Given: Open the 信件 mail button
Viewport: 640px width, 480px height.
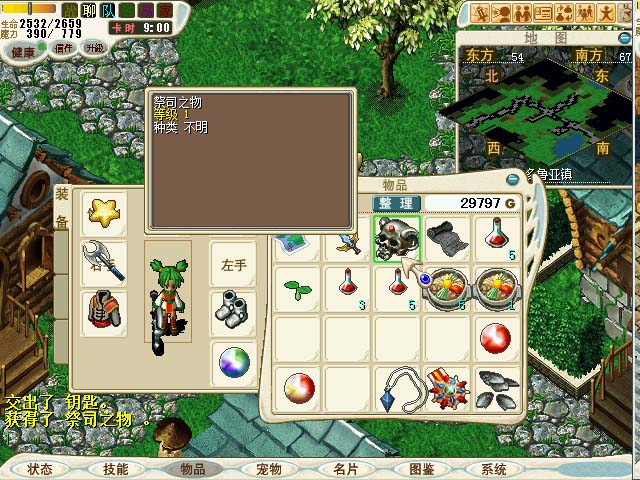Looking at the screenshot, I should click(x=64, y=48).
